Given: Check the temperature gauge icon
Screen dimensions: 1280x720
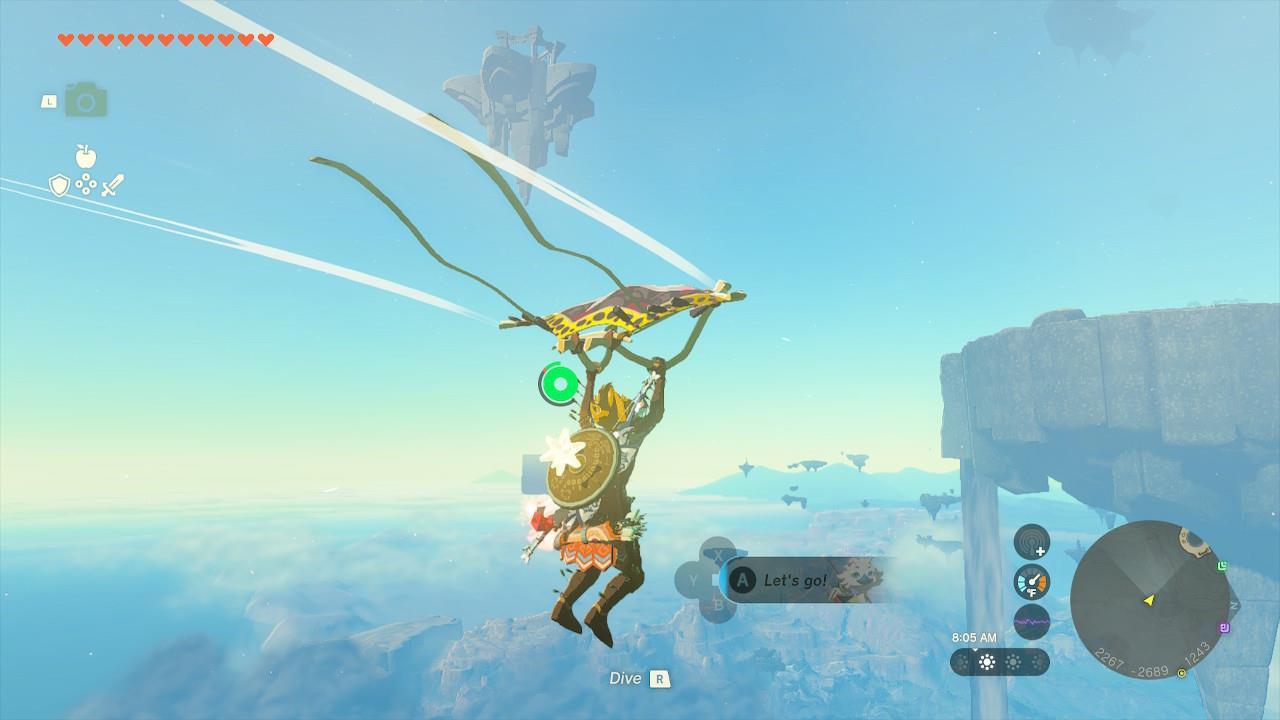Looking at the screenshot, I should tap(1032, 582).
